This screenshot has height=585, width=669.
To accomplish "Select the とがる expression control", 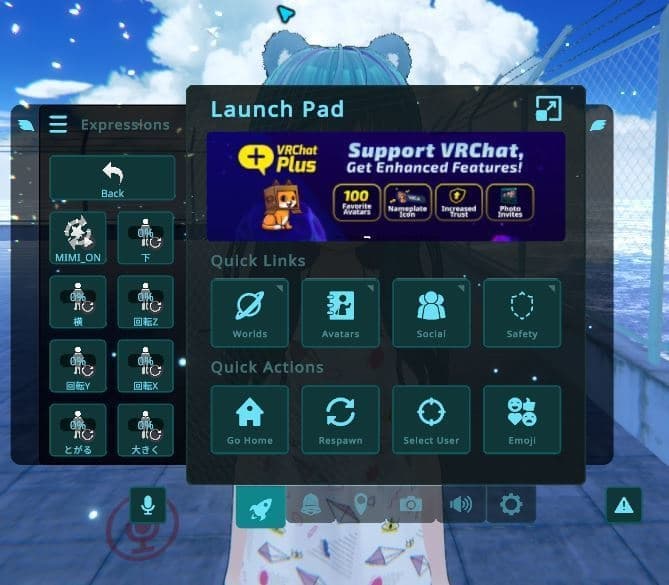I will 78,429.
